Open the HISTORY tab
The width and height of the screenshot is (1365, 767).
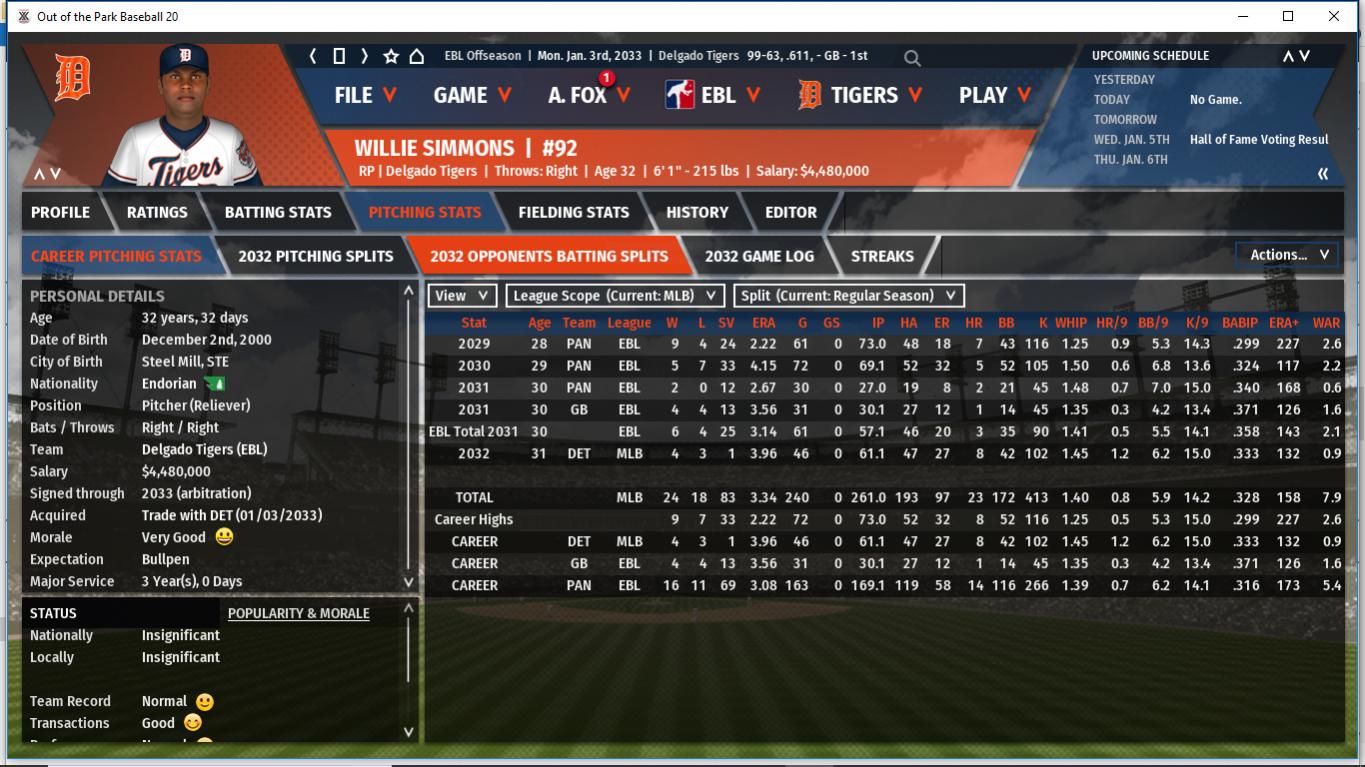pos(697,212)
